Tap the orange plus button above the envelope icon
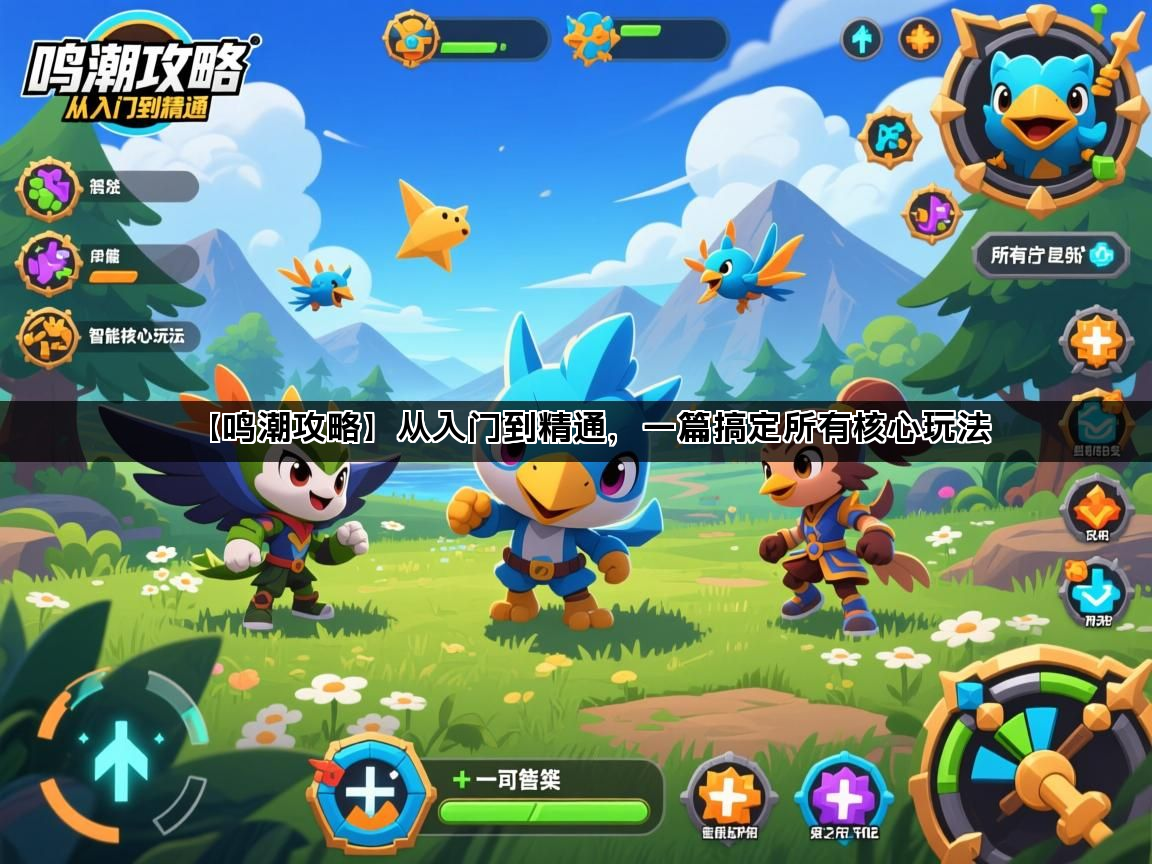Viewport: 1152px width, 864px height. click(x=1096, y=342)
